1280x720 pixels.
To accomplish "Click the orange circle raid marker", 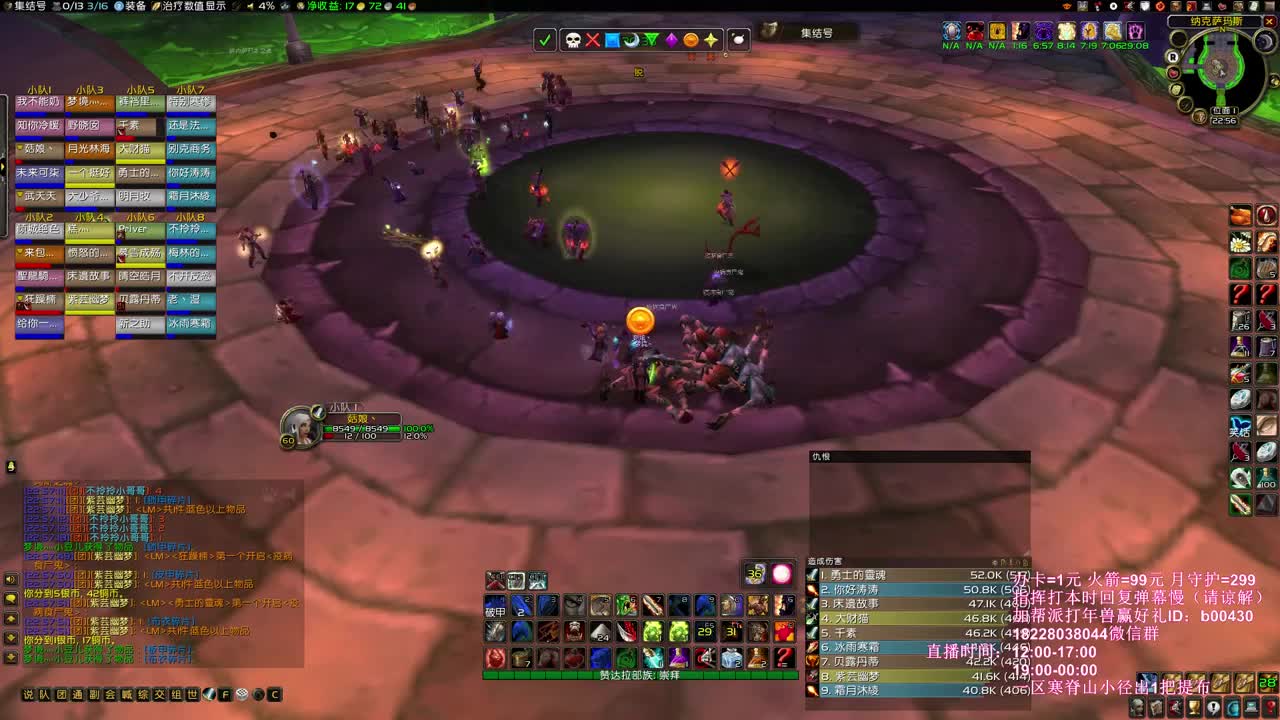I will [689, 41].
